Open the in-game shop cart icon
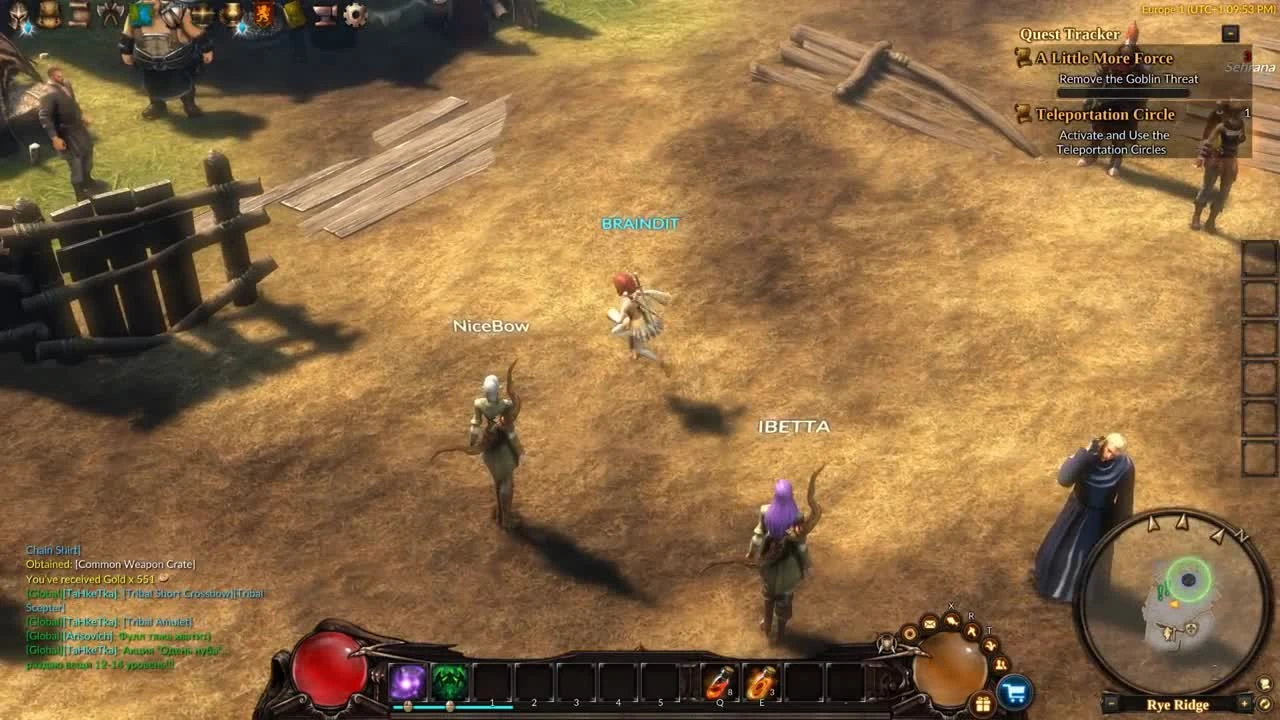Screen dimensions: 1280x720 coord(1013,691)
